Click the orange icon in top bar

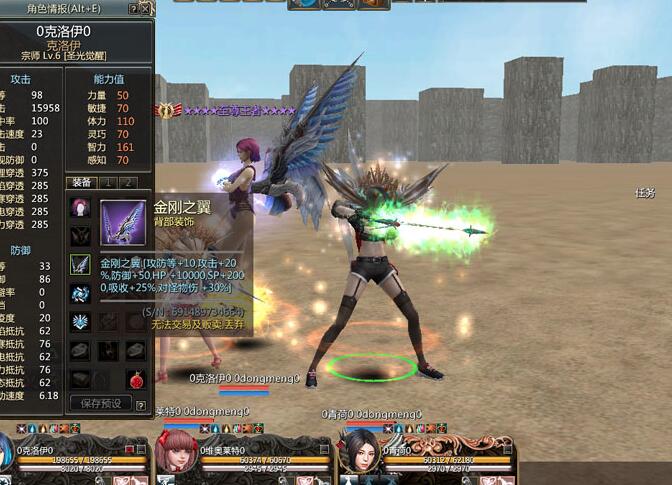pyautogui.click(x=372, y=4)
